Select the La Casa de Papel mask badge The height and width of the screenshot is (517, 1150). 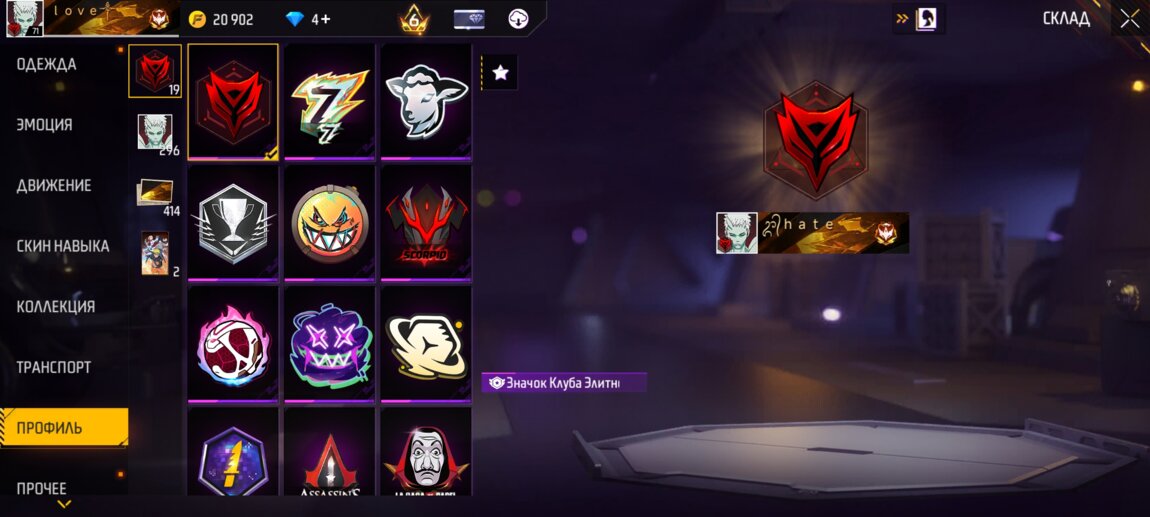coord(426,455)
